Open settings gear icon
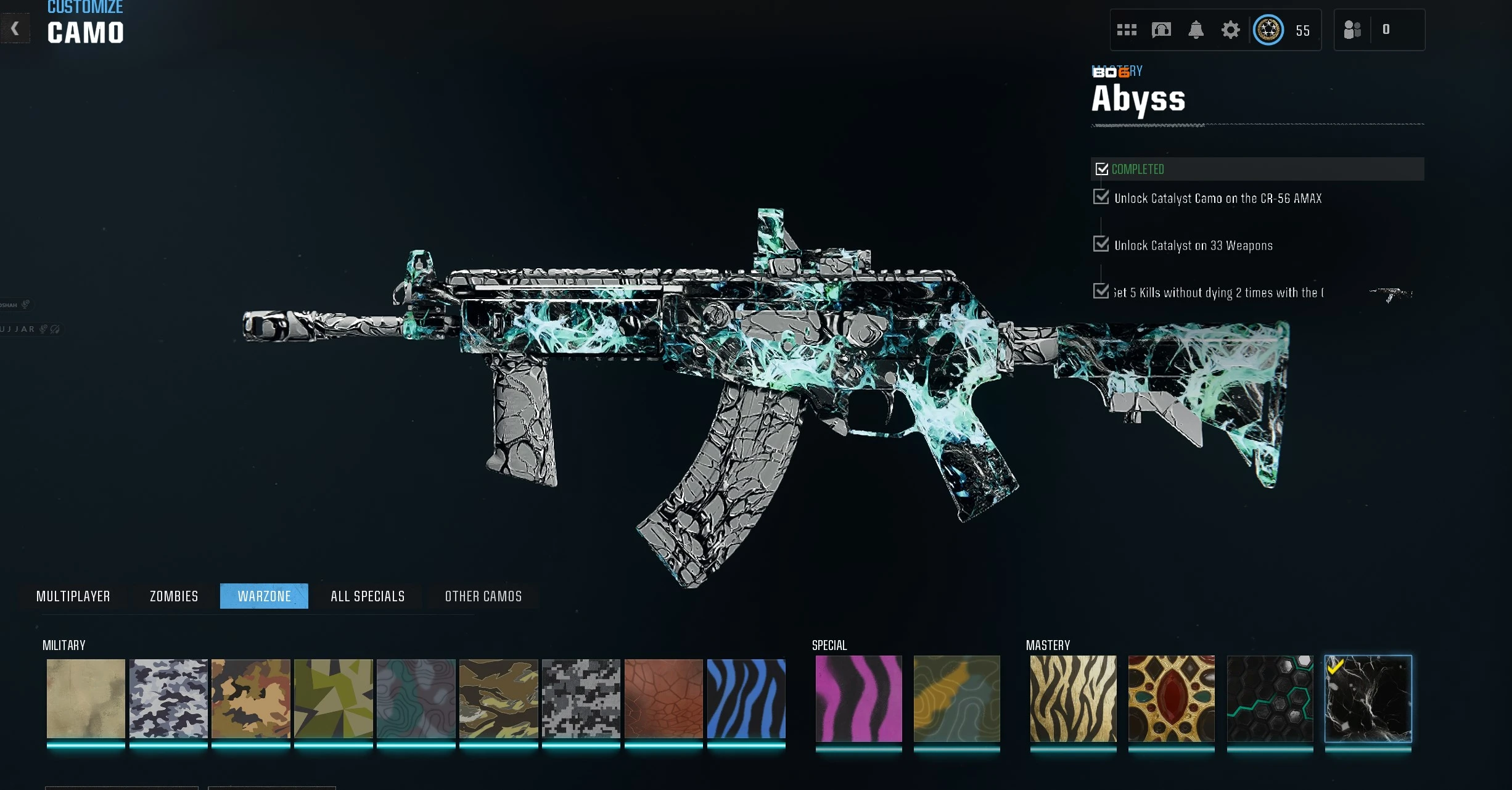The height and width of the screenshot is (790, 1512). click(x=1230, y=30)
